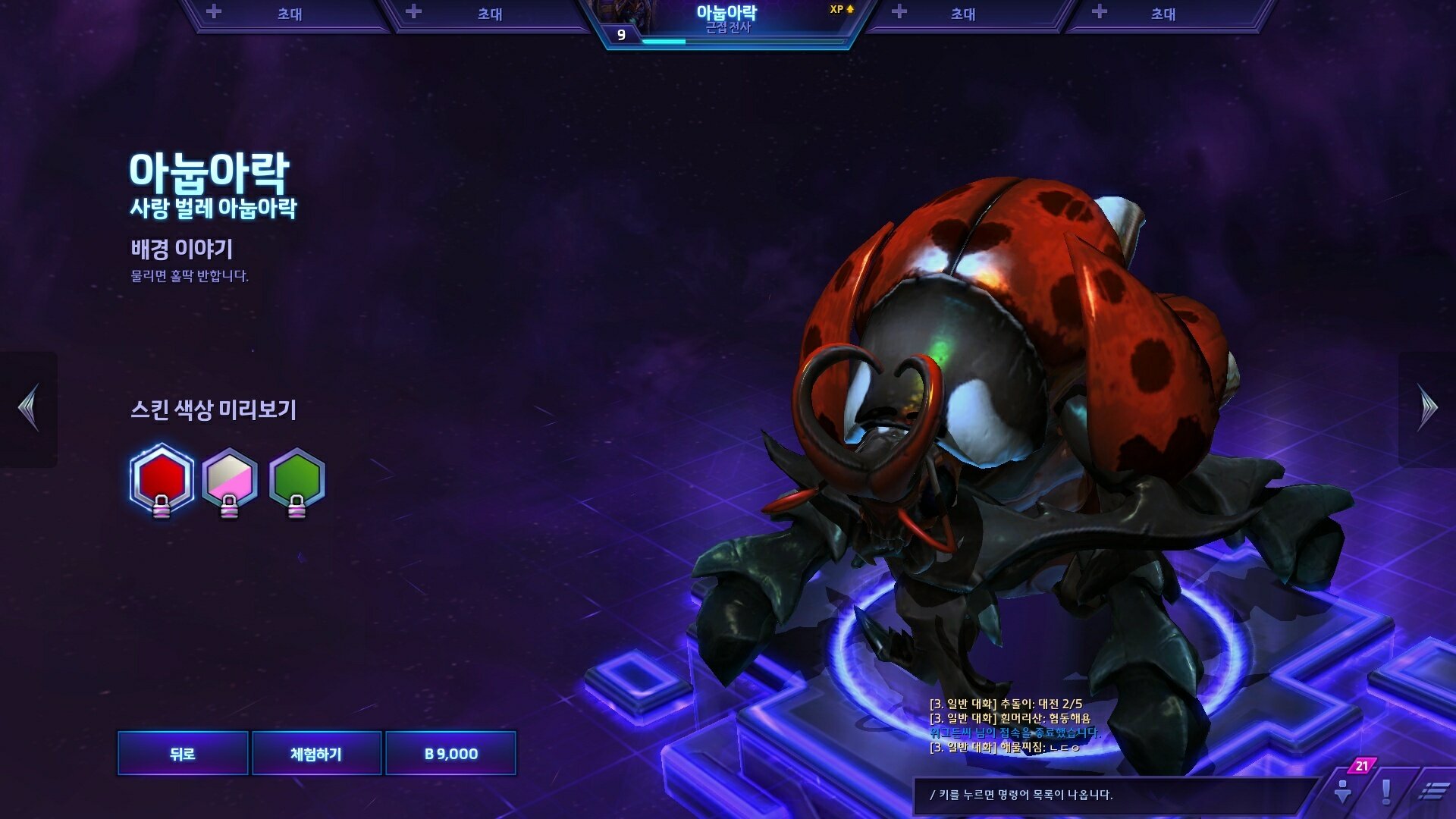This screenshot has width=1456, height=819.
Task: Choose the green skin color swatch
Action: pyautogui.click(x=297, y=479)
